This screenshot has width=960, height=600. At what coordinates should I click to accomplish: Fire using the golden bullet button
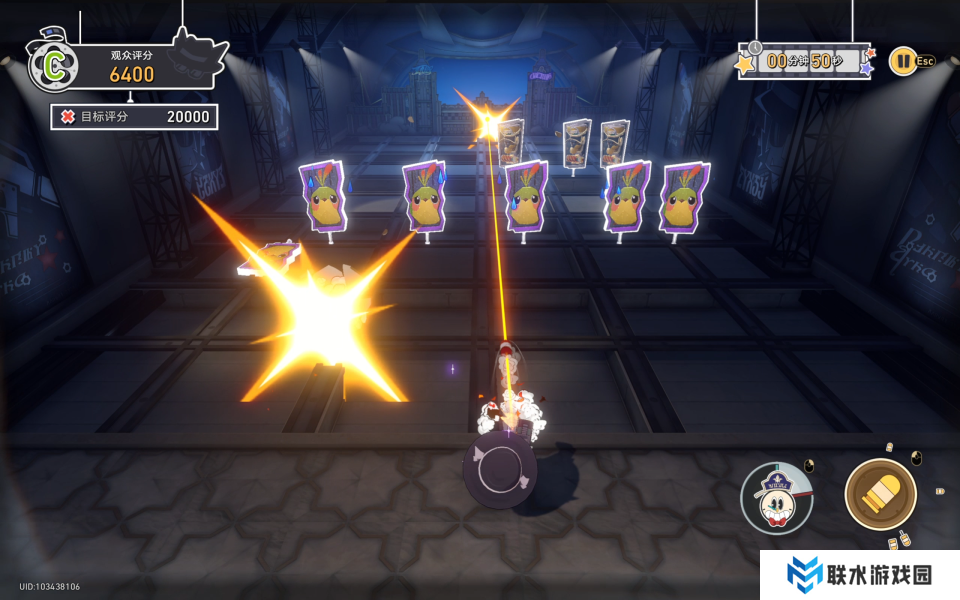[880, 494]
